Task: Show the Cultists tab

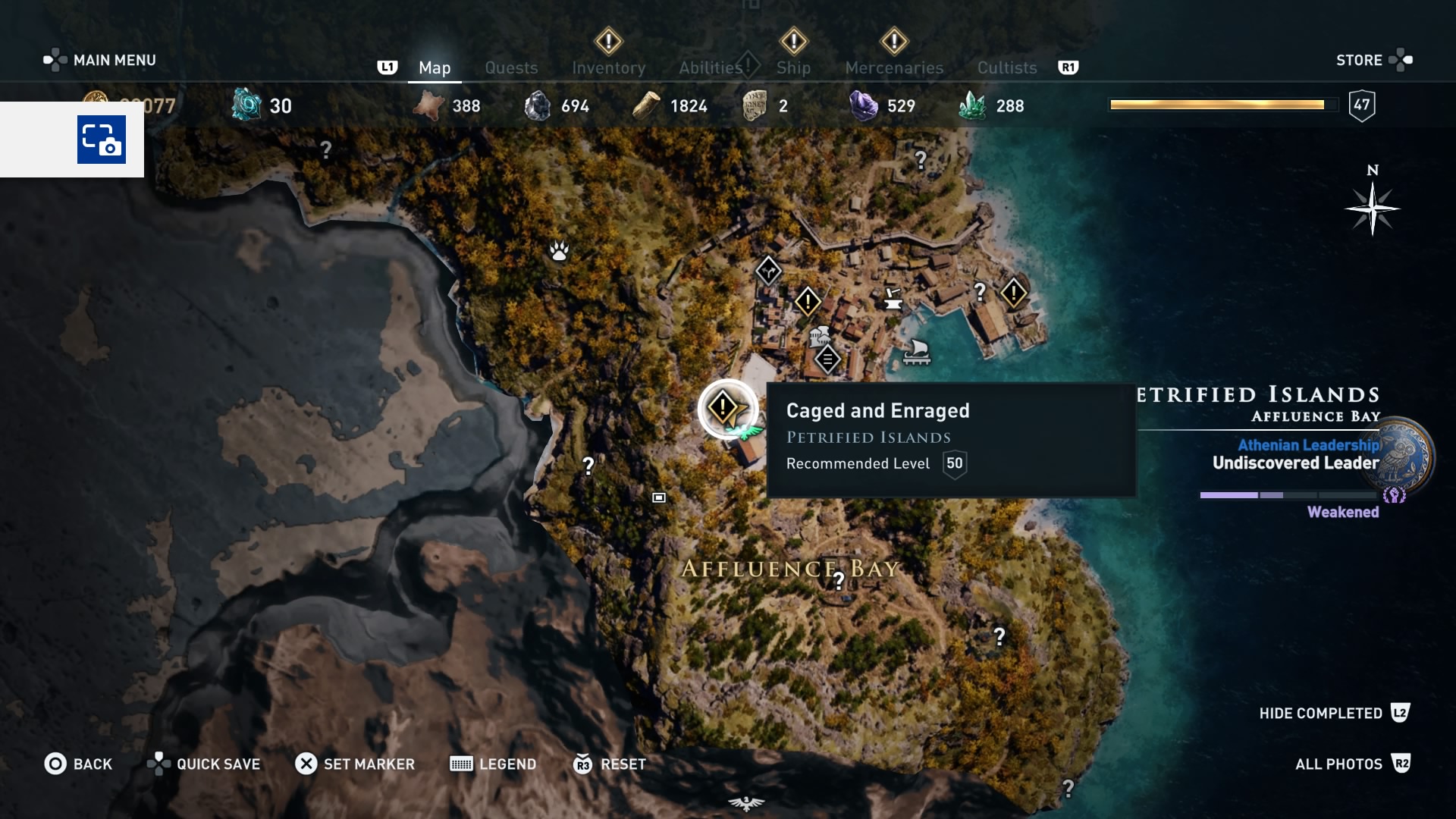Action: click(x=1006, y=67)
